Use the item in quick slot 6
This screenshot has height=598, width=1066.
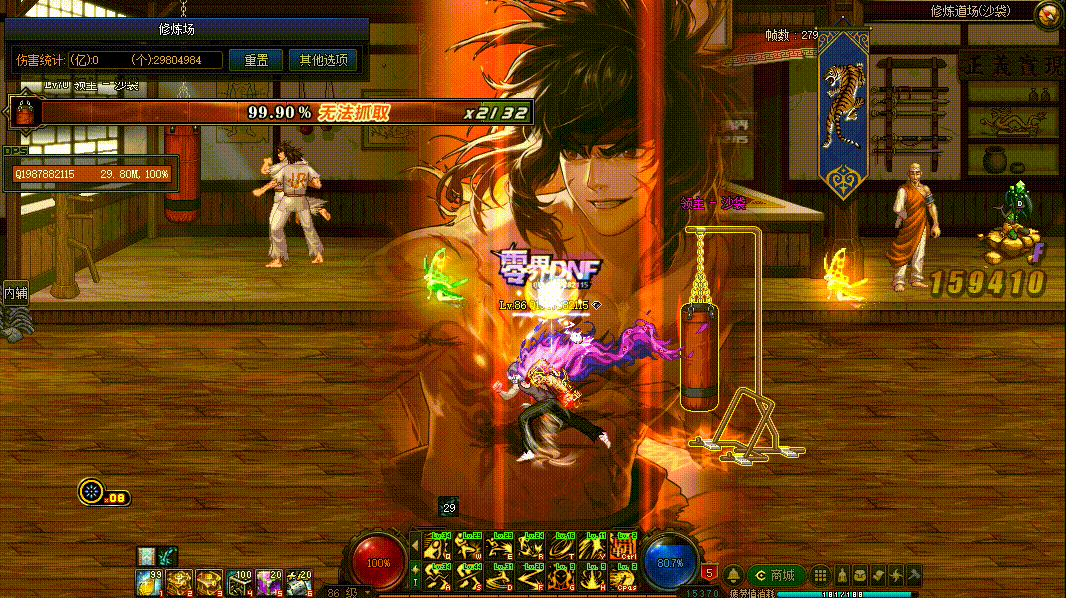point(299,581)
